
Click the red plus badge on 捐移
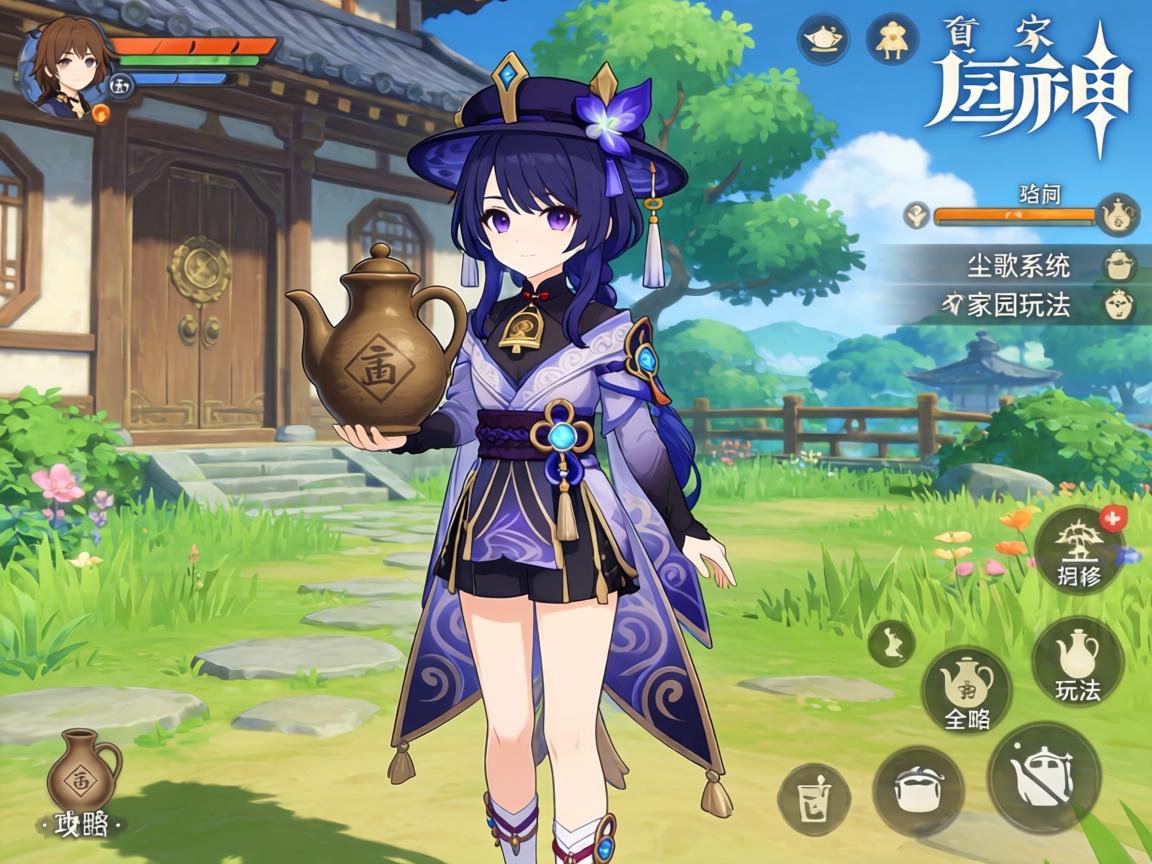click(x=1111, y=518)
